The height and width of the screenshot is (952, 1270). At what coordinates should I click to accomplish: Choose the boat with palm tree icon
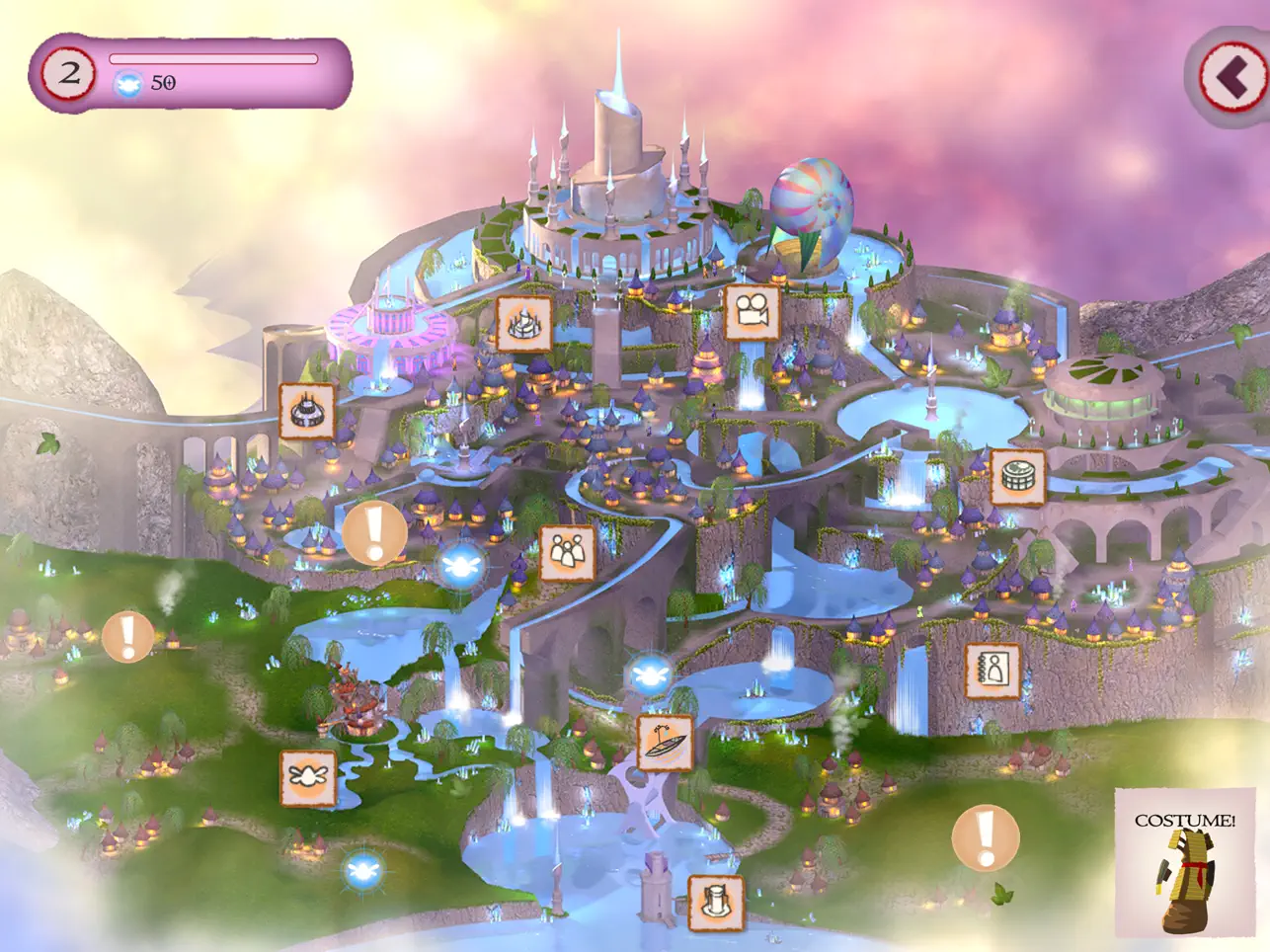665,743
